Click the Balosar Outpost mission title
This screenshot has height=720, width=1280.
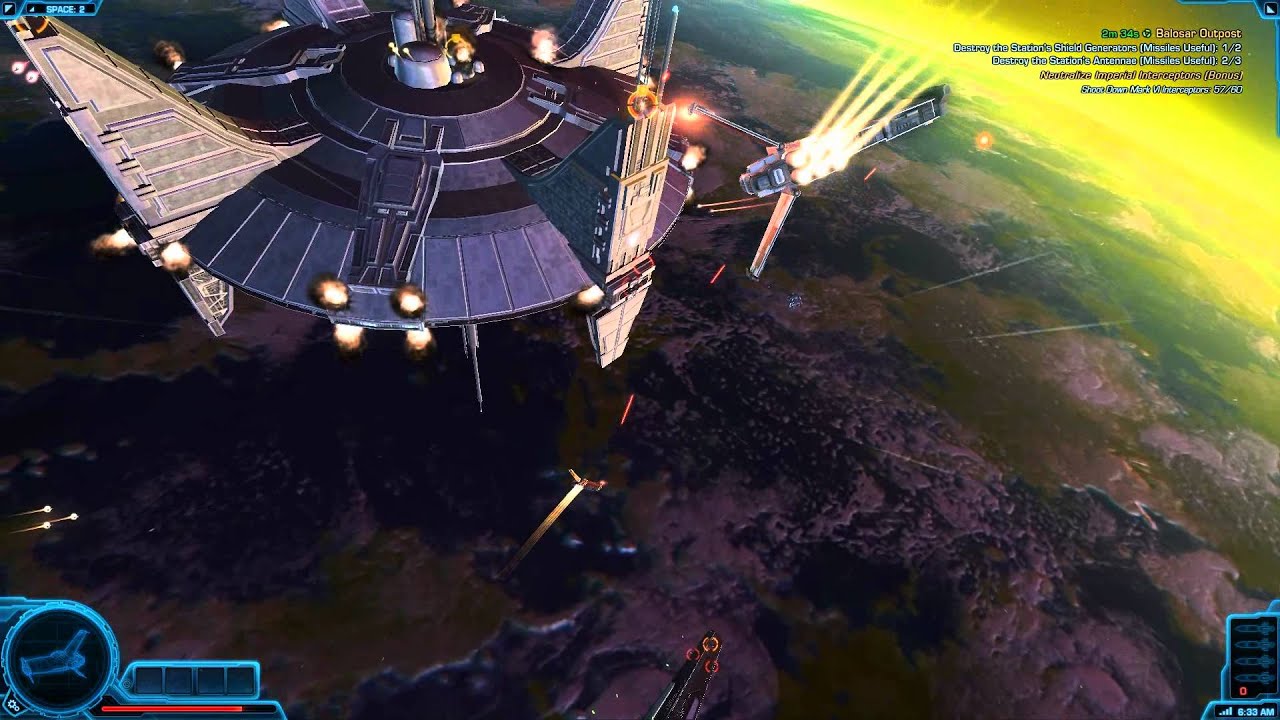click(1198, 34)
